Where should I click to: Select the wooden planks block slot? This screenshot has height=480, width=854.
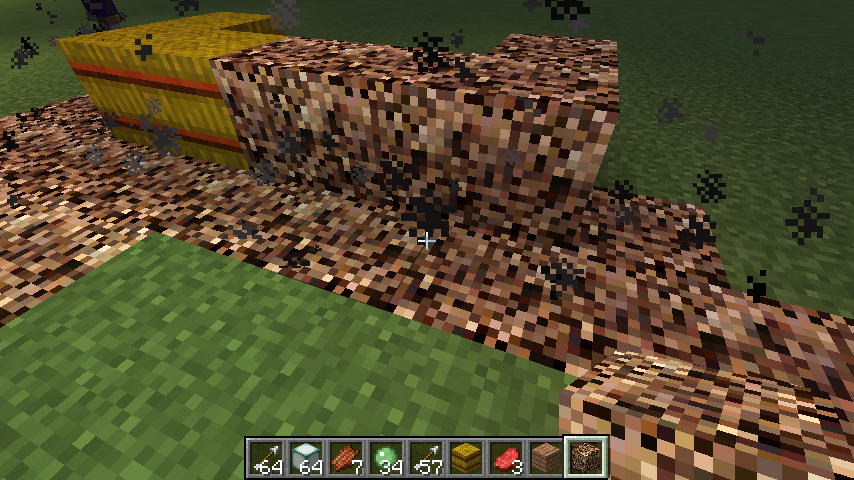(547, 458)
